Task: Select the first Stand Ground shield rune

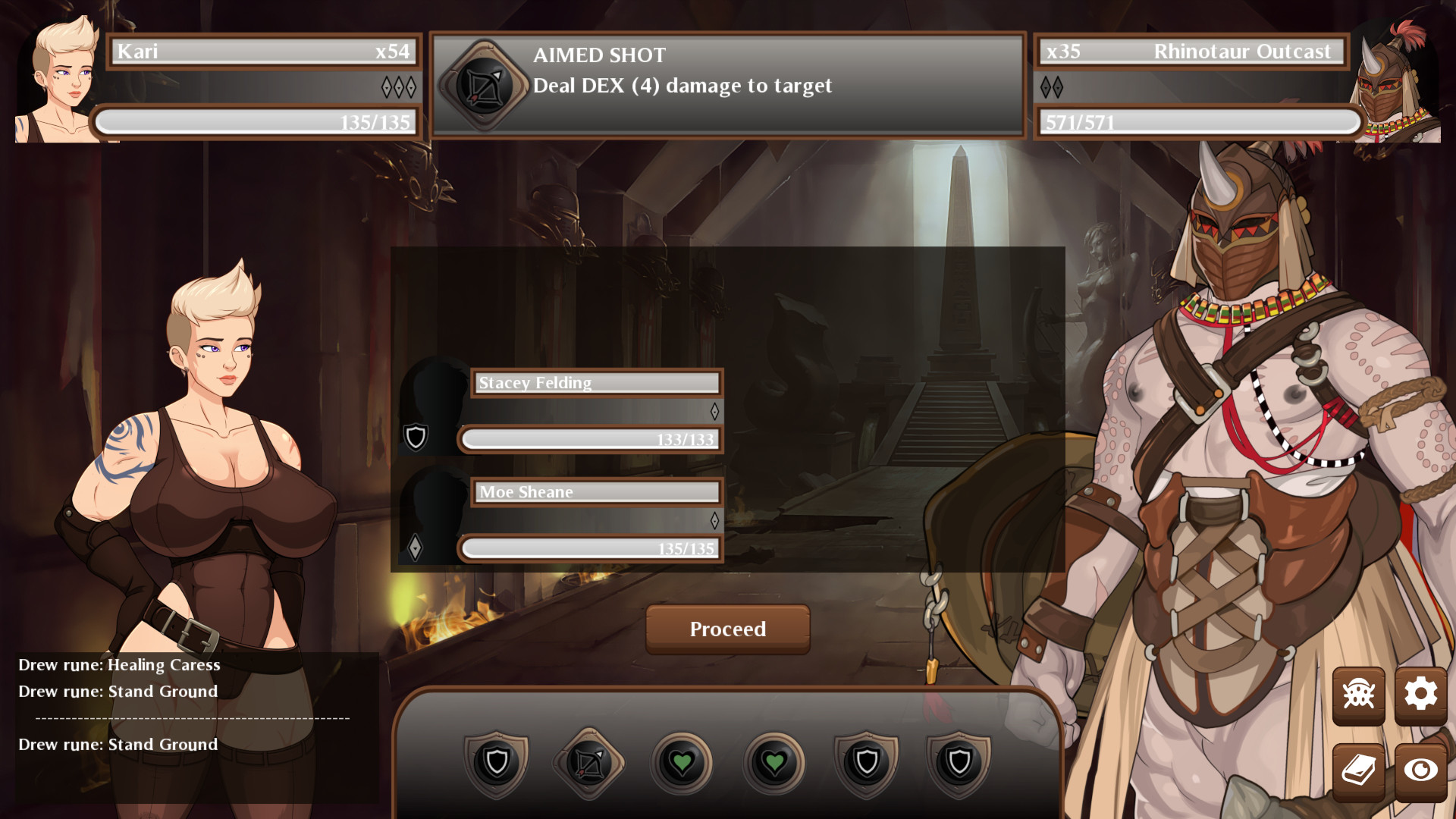Action: pos(498,762)
